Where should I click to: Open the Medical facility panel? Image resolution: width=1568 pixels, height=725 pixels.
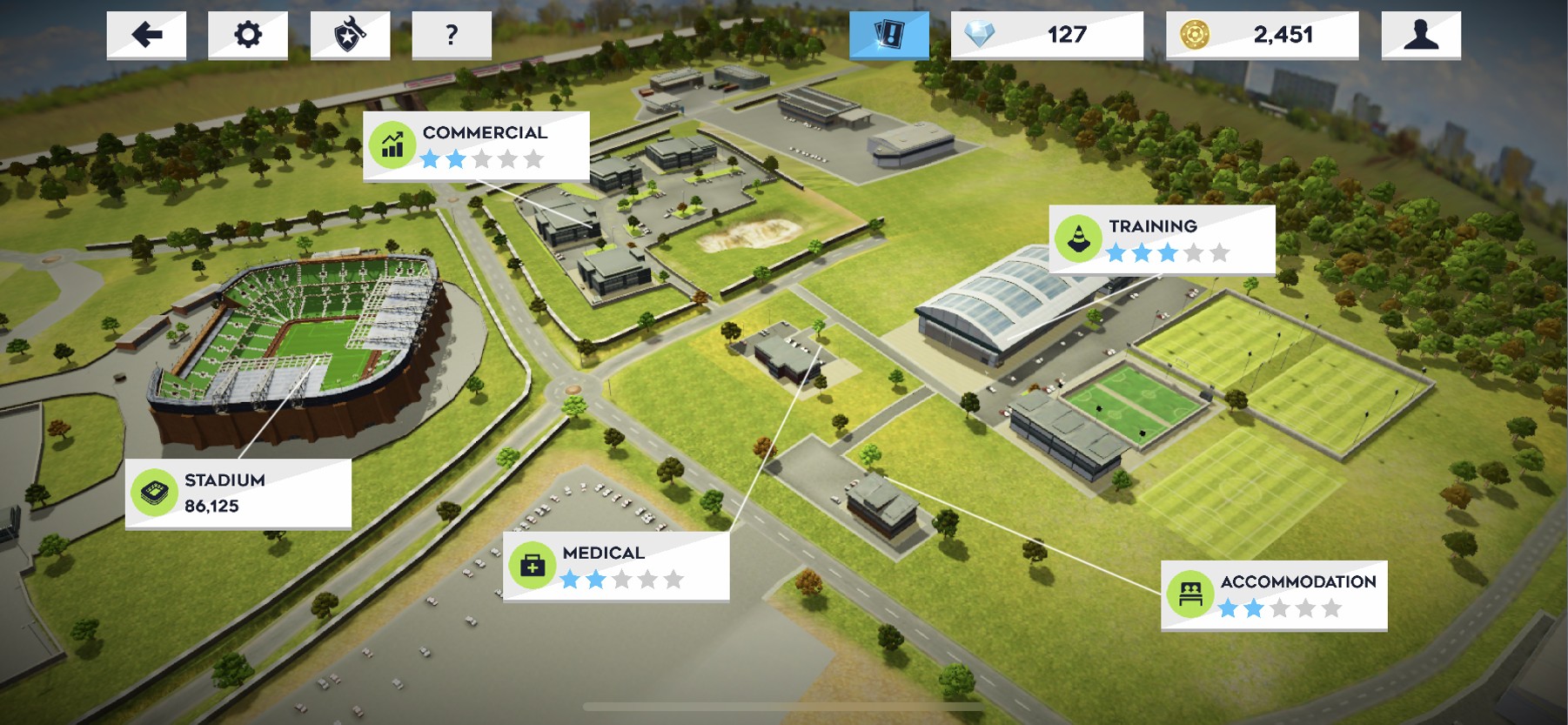[616, 566]
